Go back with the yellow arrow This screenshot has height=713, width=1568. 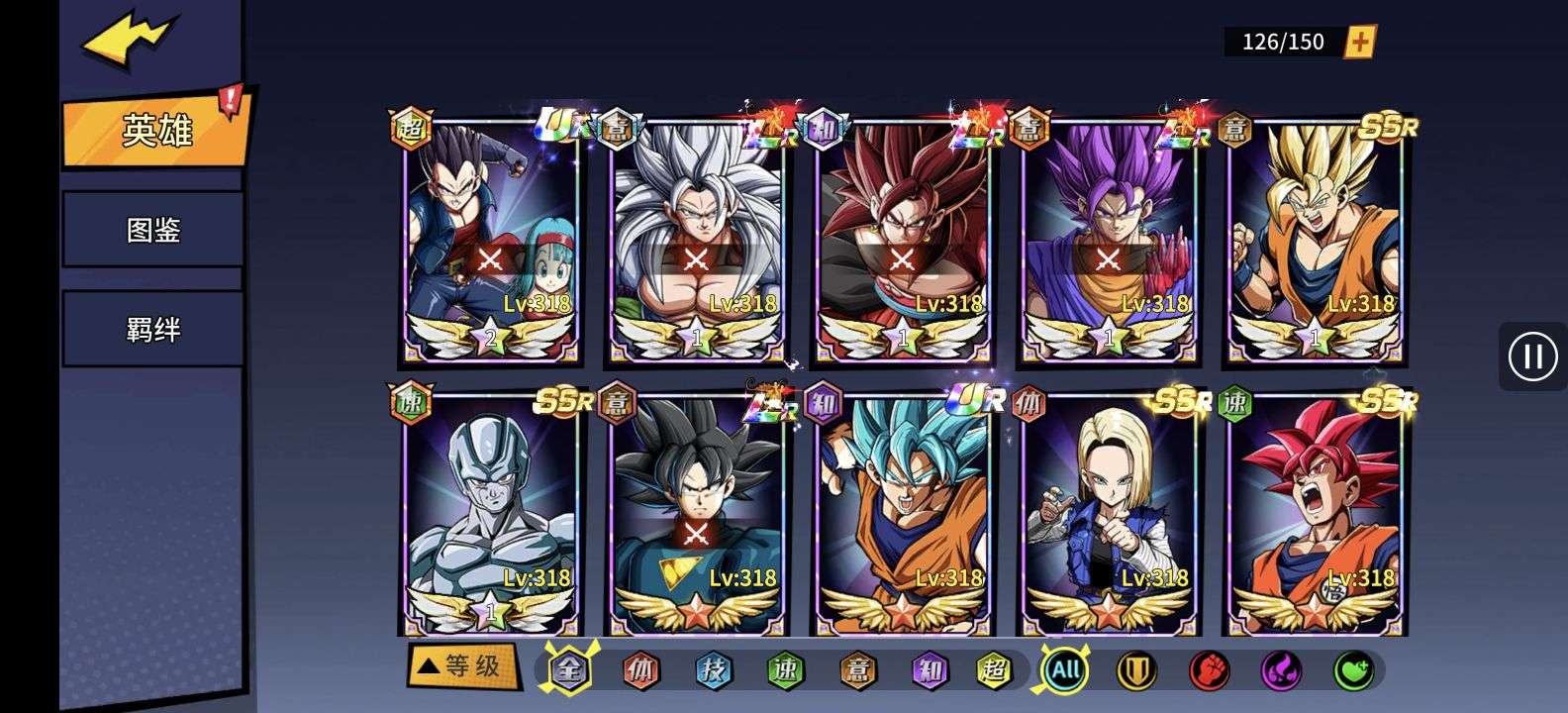[x=129, y=40]
